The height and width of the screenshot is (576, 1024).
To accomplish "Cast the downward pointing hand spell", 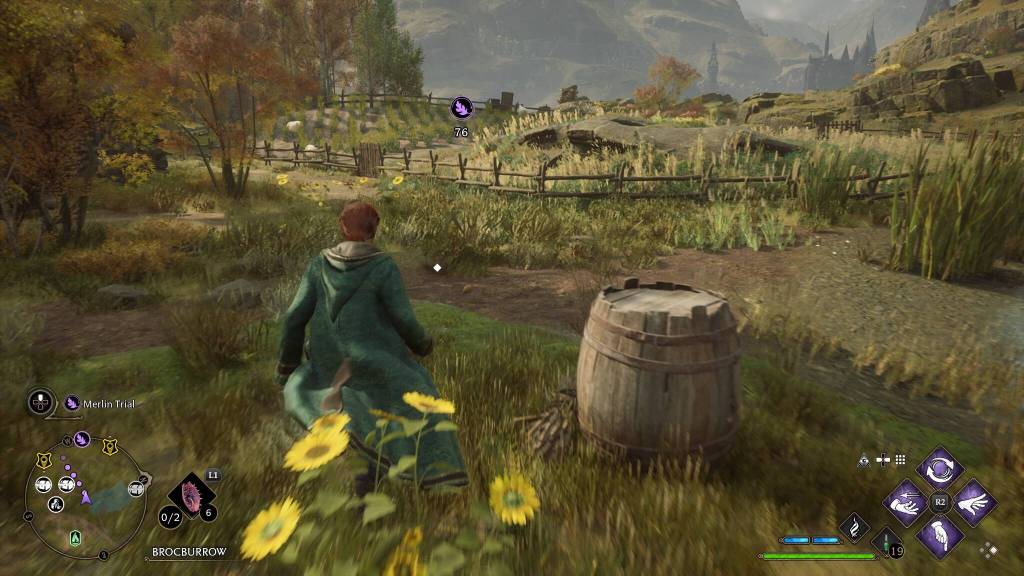I will point(940,536).
